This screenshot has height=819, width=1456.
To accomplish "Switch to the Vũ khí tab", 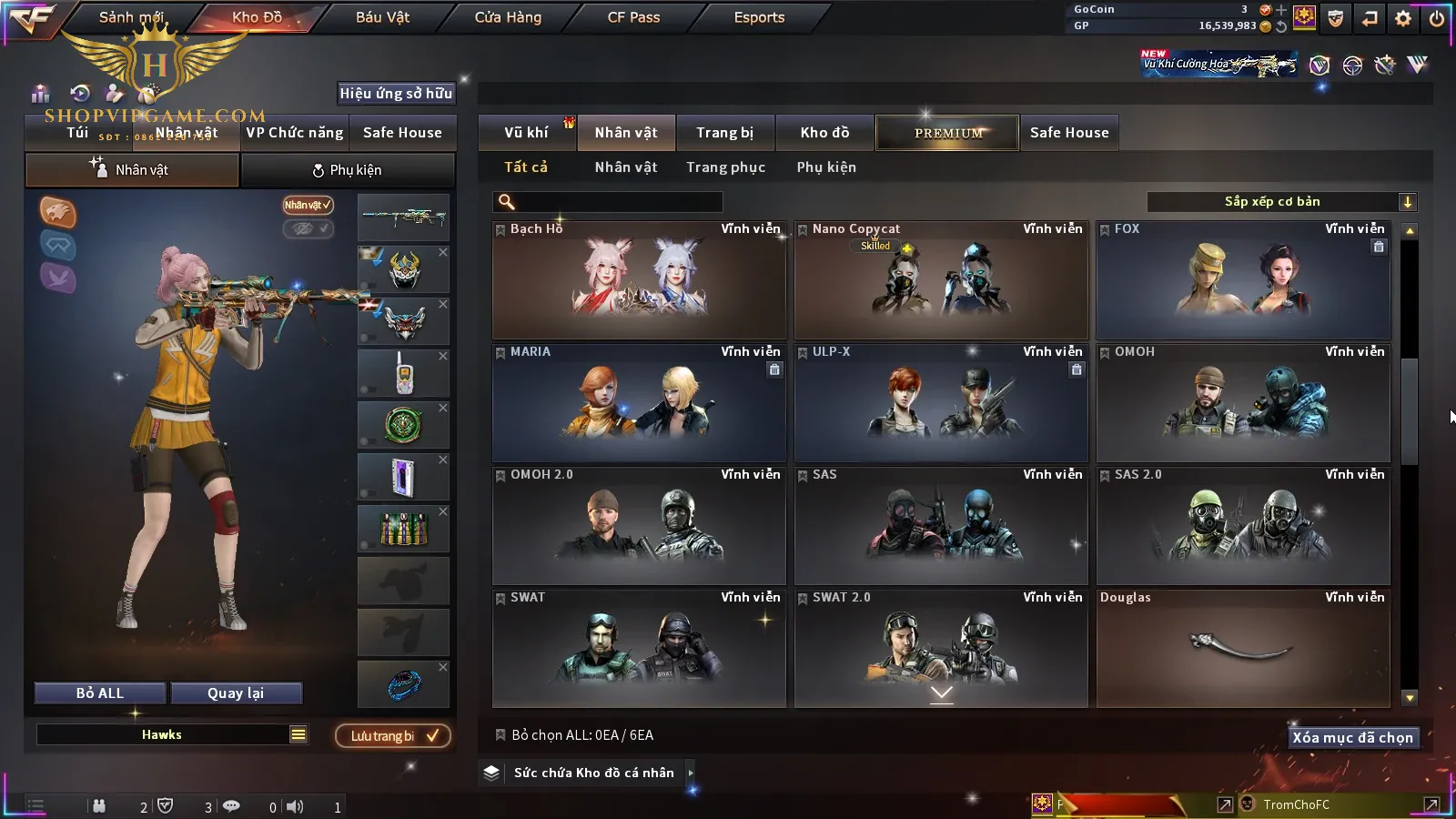I will pyautogui.click(x=526, y=133).
